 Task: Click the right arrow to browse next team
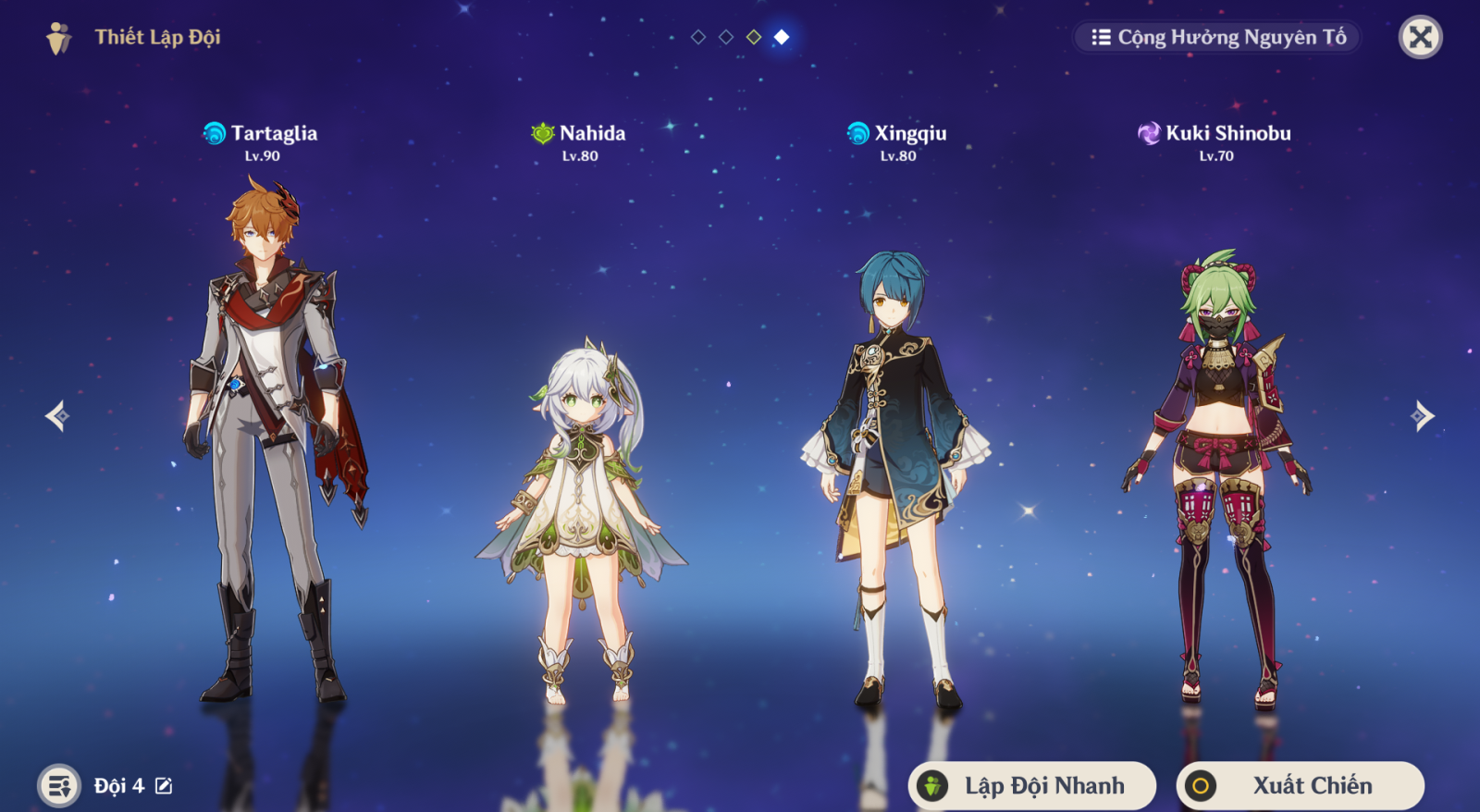point(1424,416)
